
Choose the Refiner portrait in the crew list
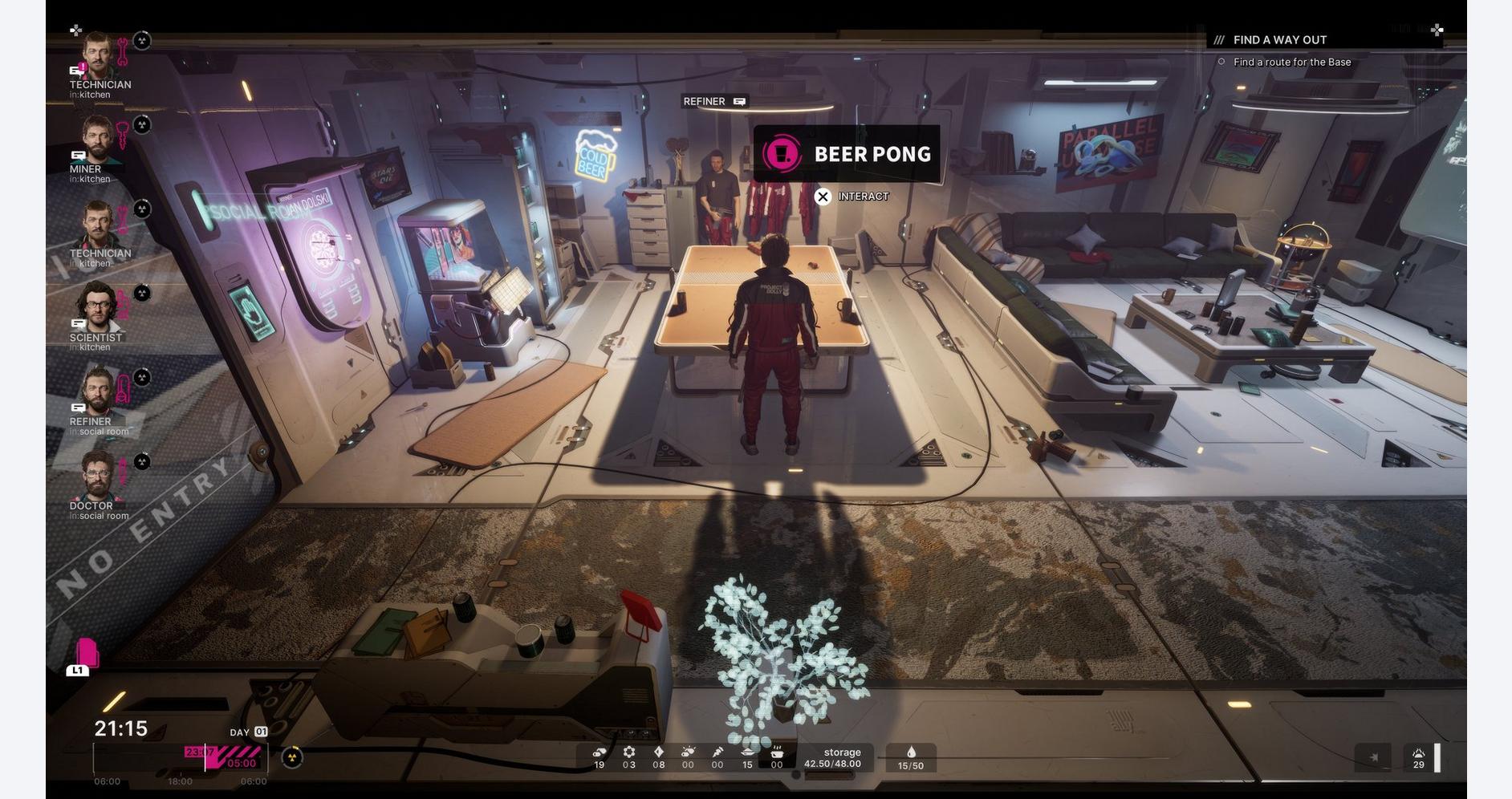point(98,392)
